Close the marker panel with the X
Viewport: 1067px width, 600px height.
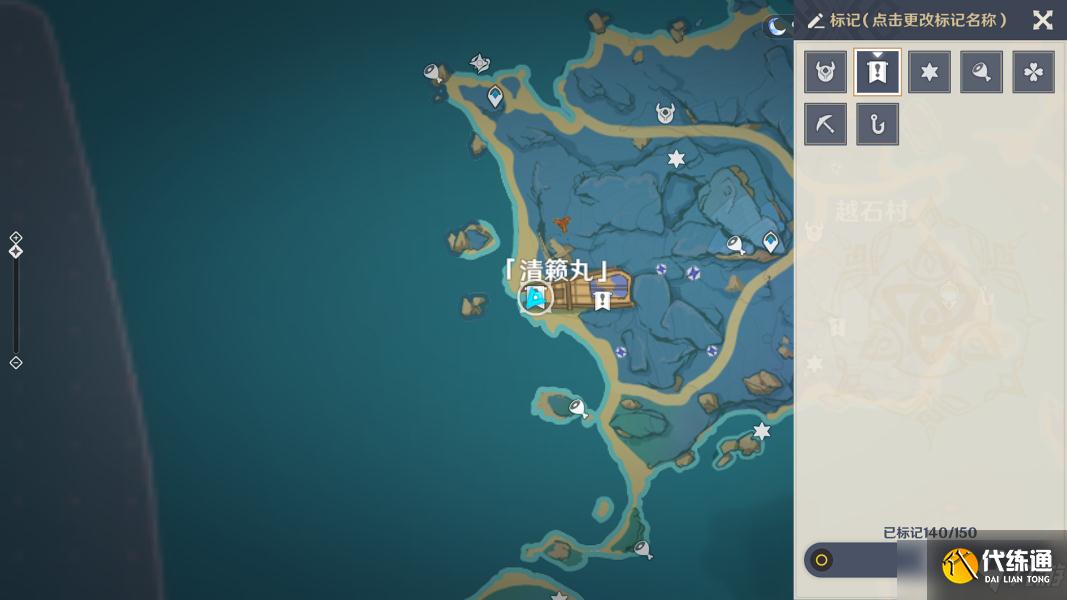pos(1042,20)
